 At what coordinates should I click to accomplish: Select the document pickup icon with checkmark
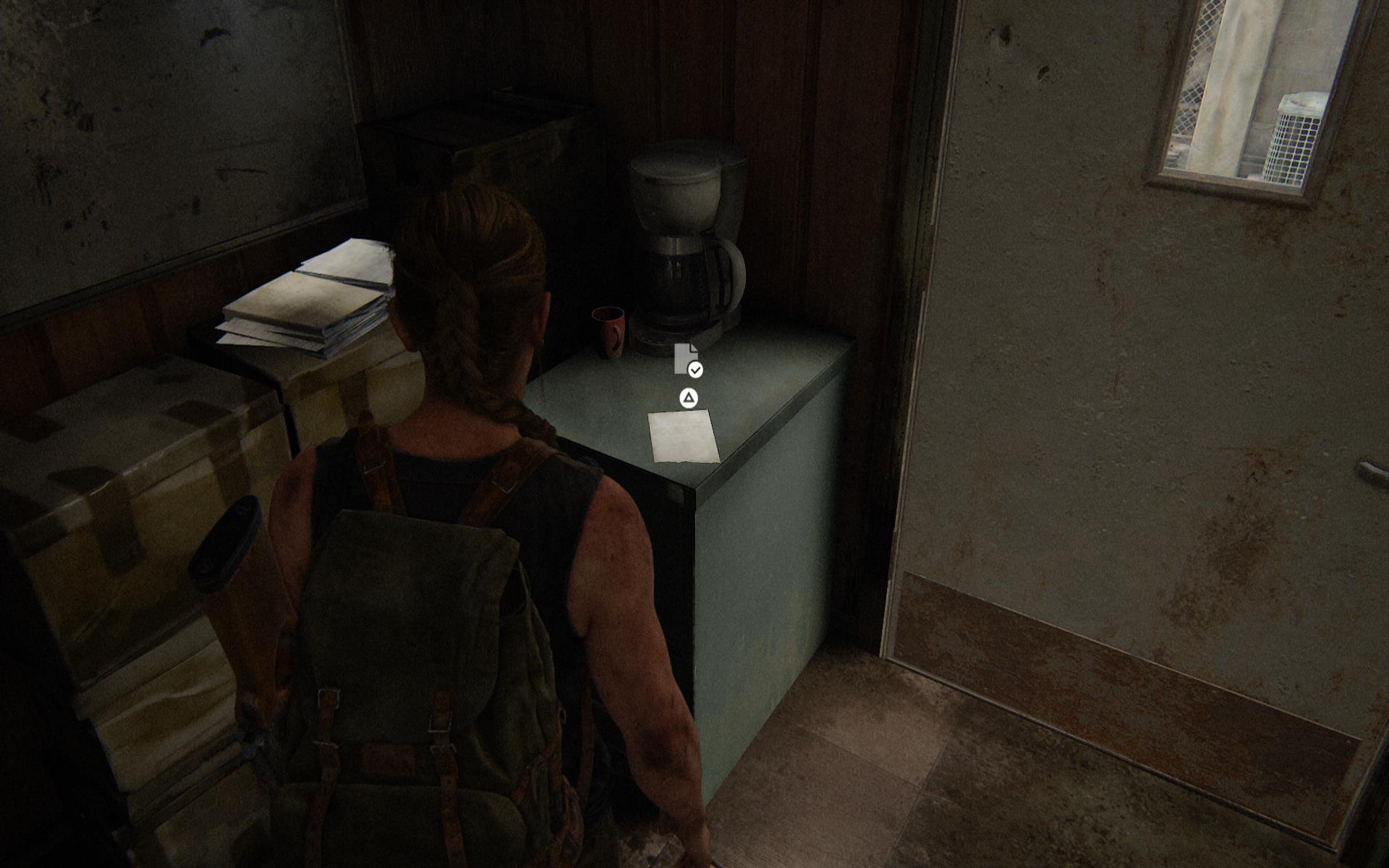pyautogui.click(x=687, y=360)
